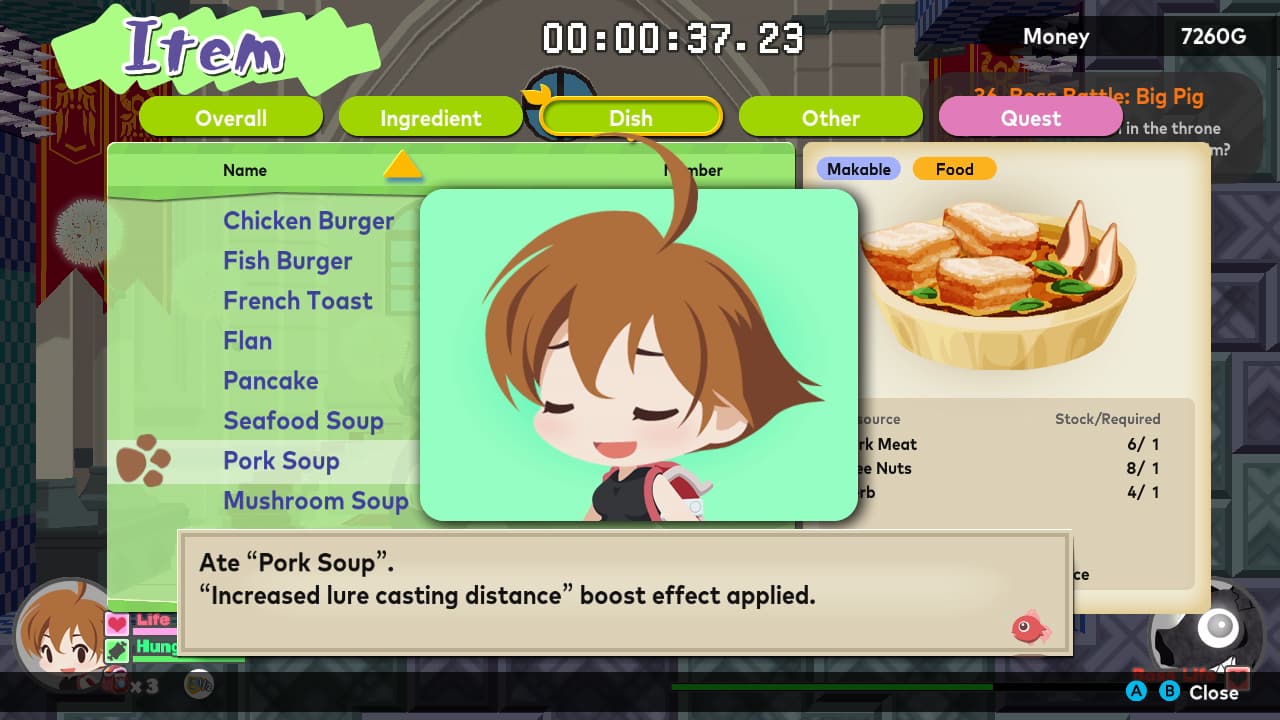Open the Quest tab
1280x720 pixels.
click(1030, 117)
